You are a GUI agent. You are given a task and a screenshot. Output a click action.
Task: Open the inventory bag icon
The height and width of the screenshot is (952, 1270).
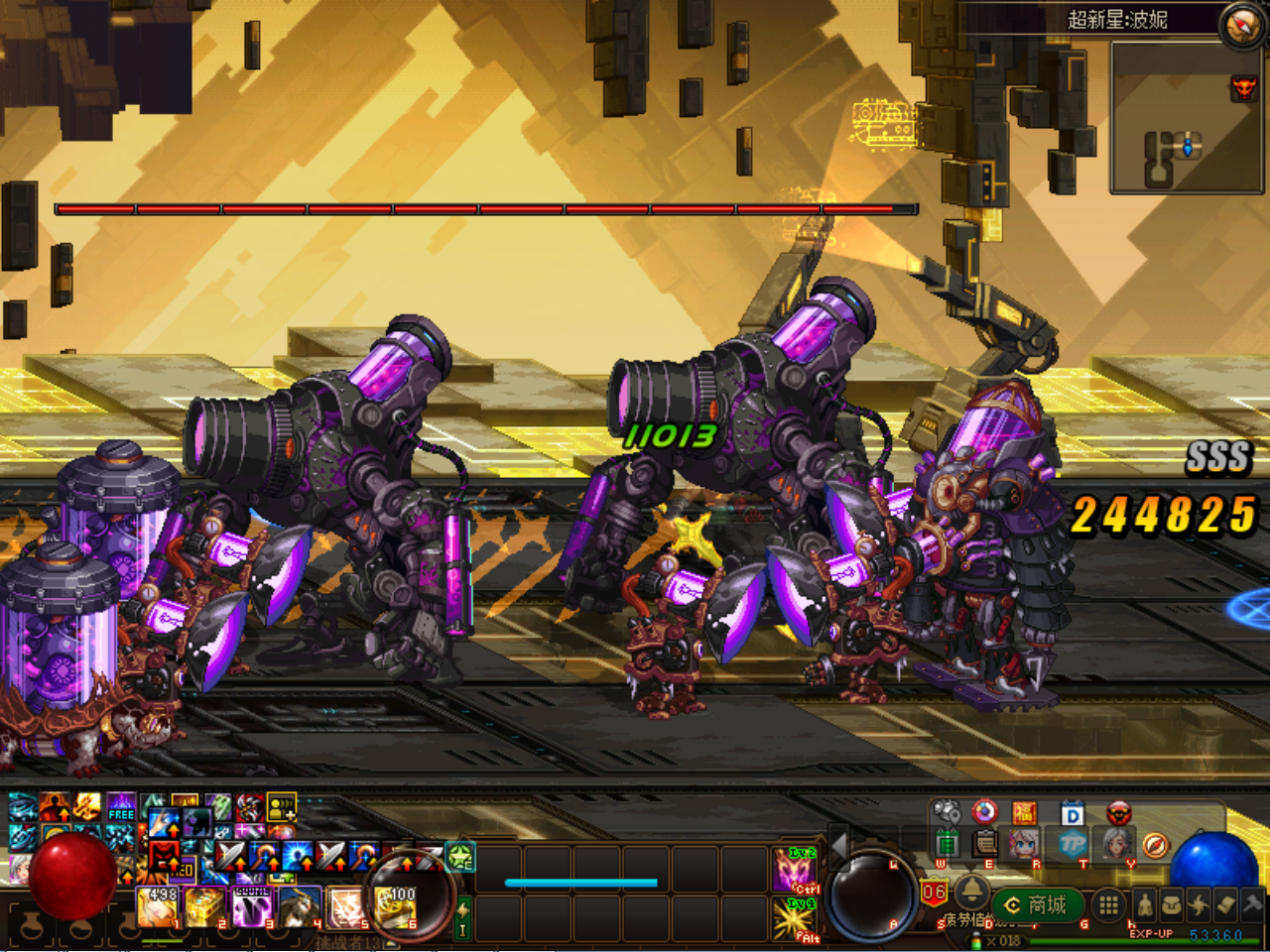click(1172, 904)
